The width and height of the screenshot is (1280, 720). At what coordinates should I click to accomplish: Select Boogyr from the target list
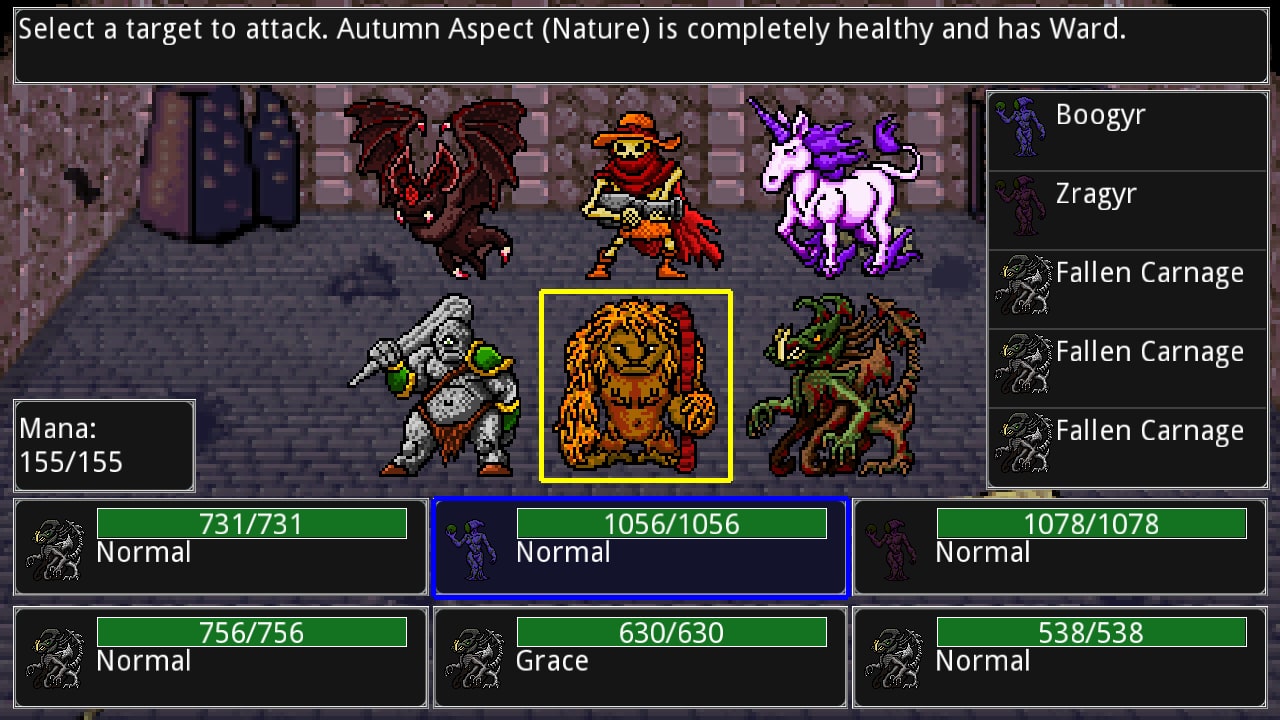pos(1100,114)
